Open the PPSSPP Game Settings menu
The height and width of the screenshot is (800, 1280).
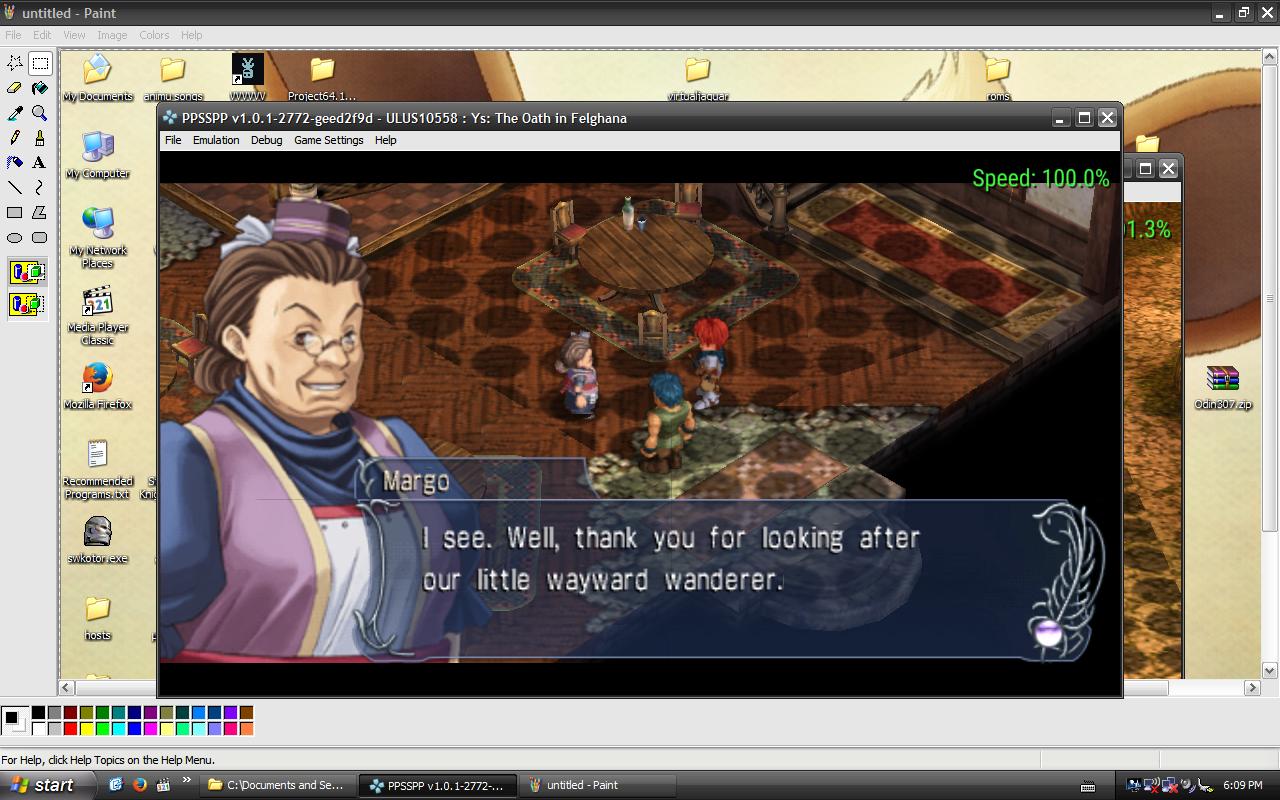coord(328,140)
